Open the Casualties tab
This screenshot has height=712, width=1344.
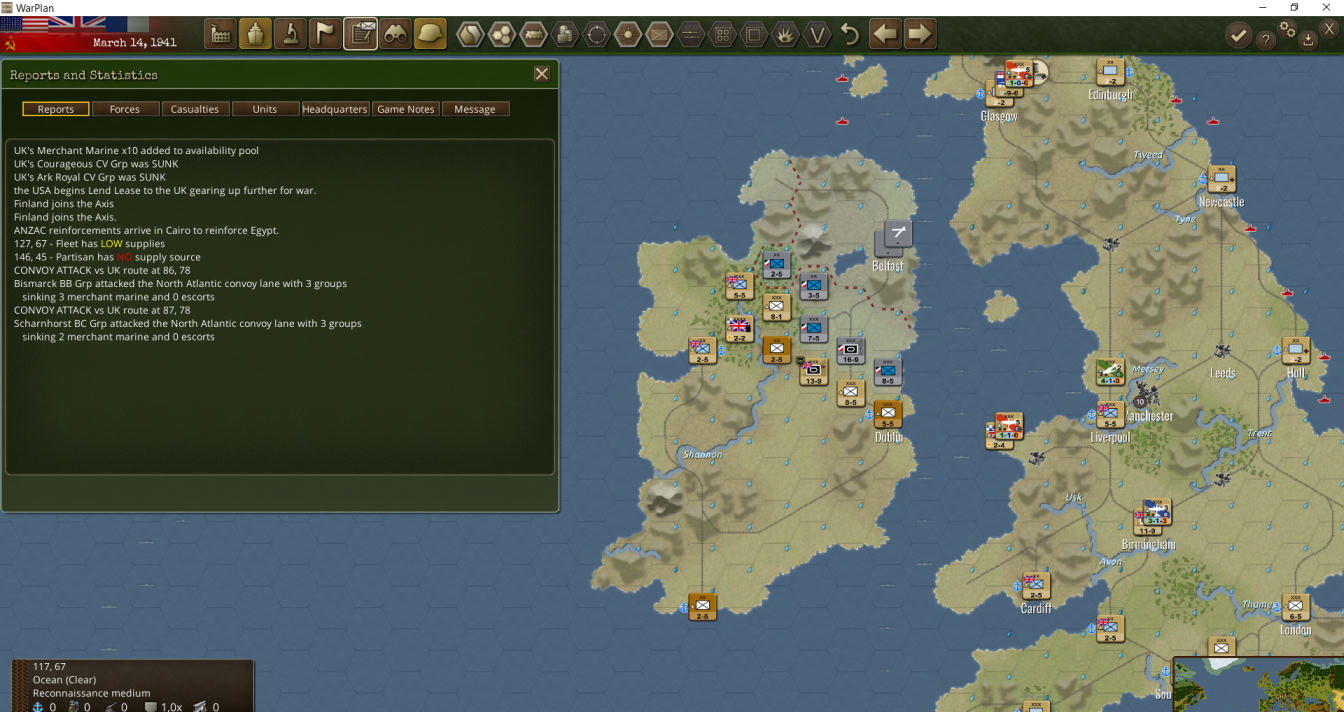pyautogui.click(x=195, y=109)
